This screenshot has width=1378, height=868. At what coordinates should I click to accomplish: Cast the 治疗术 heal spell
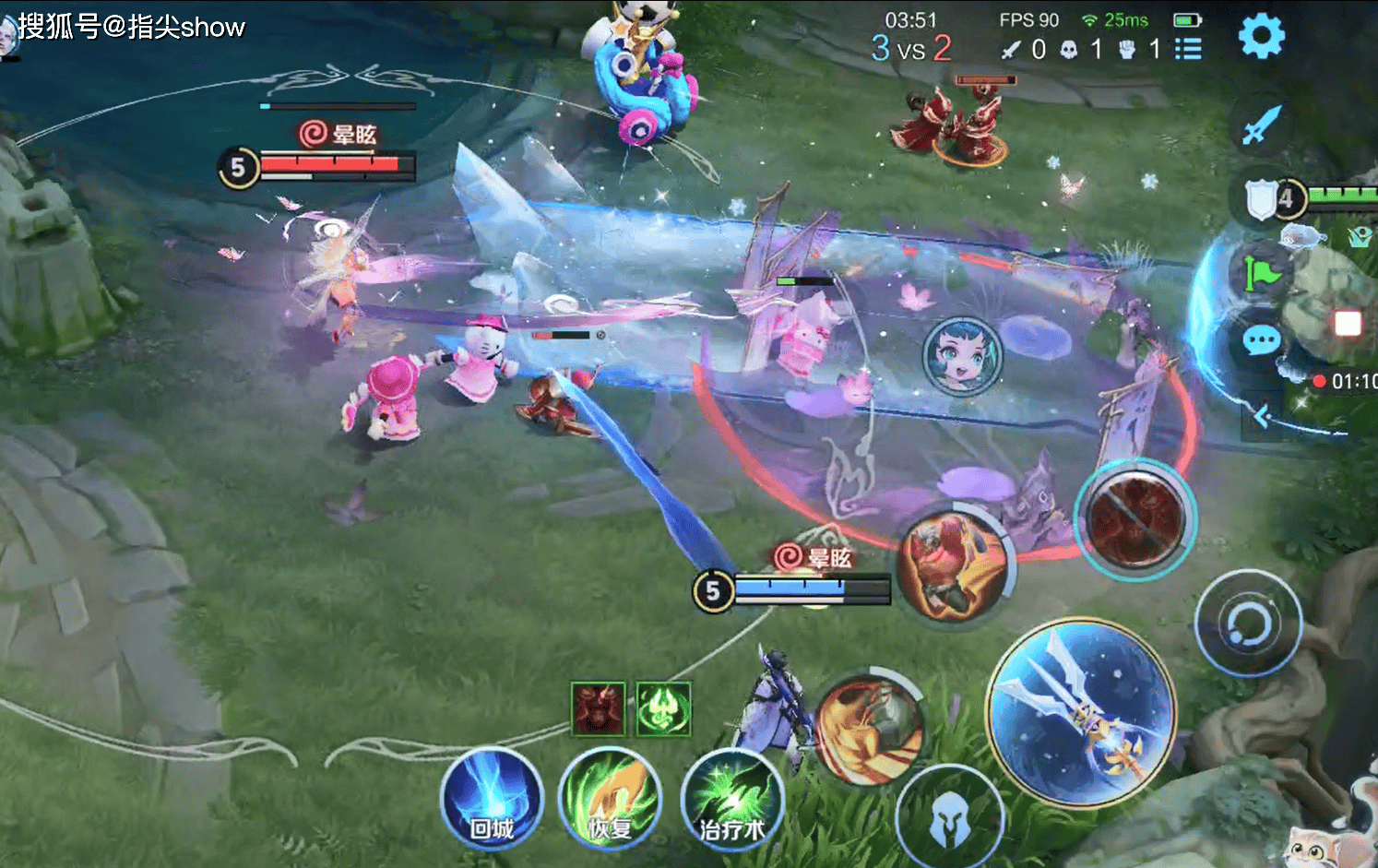(731, 800)
